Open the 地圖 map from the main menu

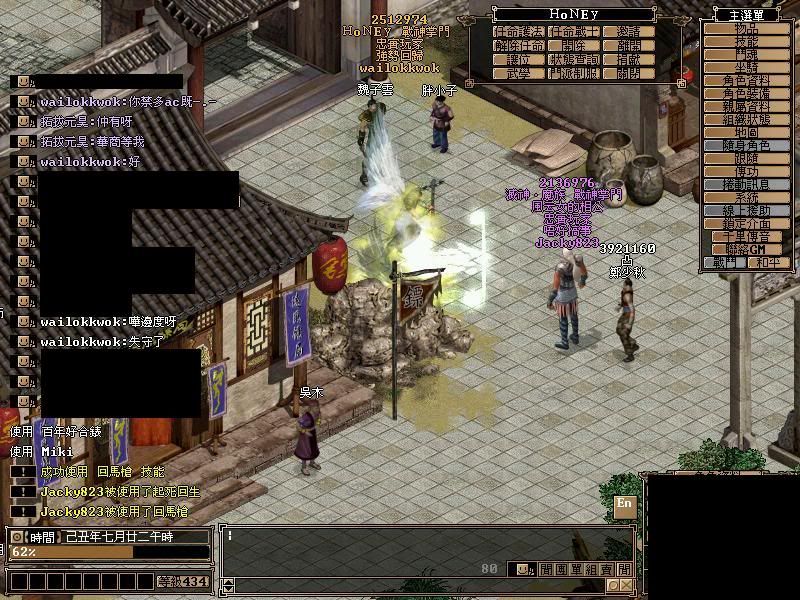tap(745, 132)
